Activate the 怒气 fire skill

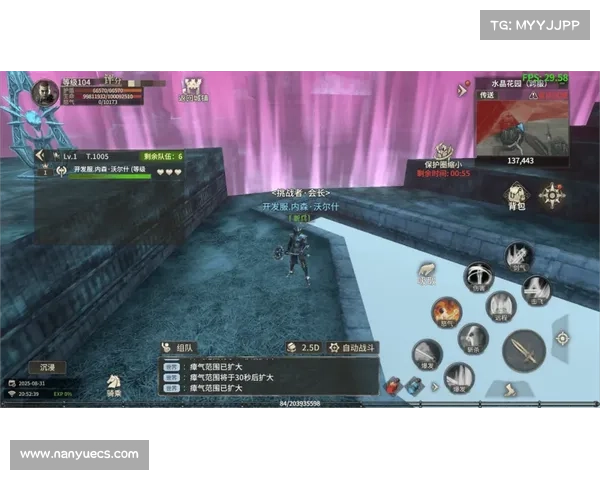pyautogui.click(x=447, y=313)
